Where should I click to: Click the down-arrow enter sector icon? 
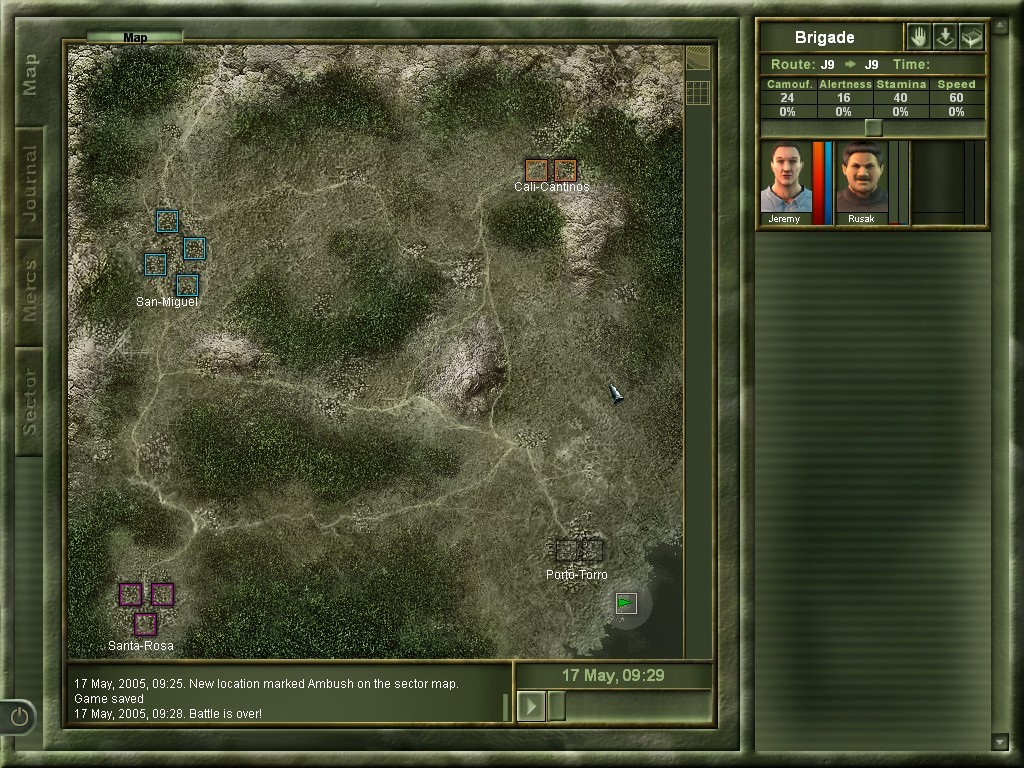click(x=945, y=37)
